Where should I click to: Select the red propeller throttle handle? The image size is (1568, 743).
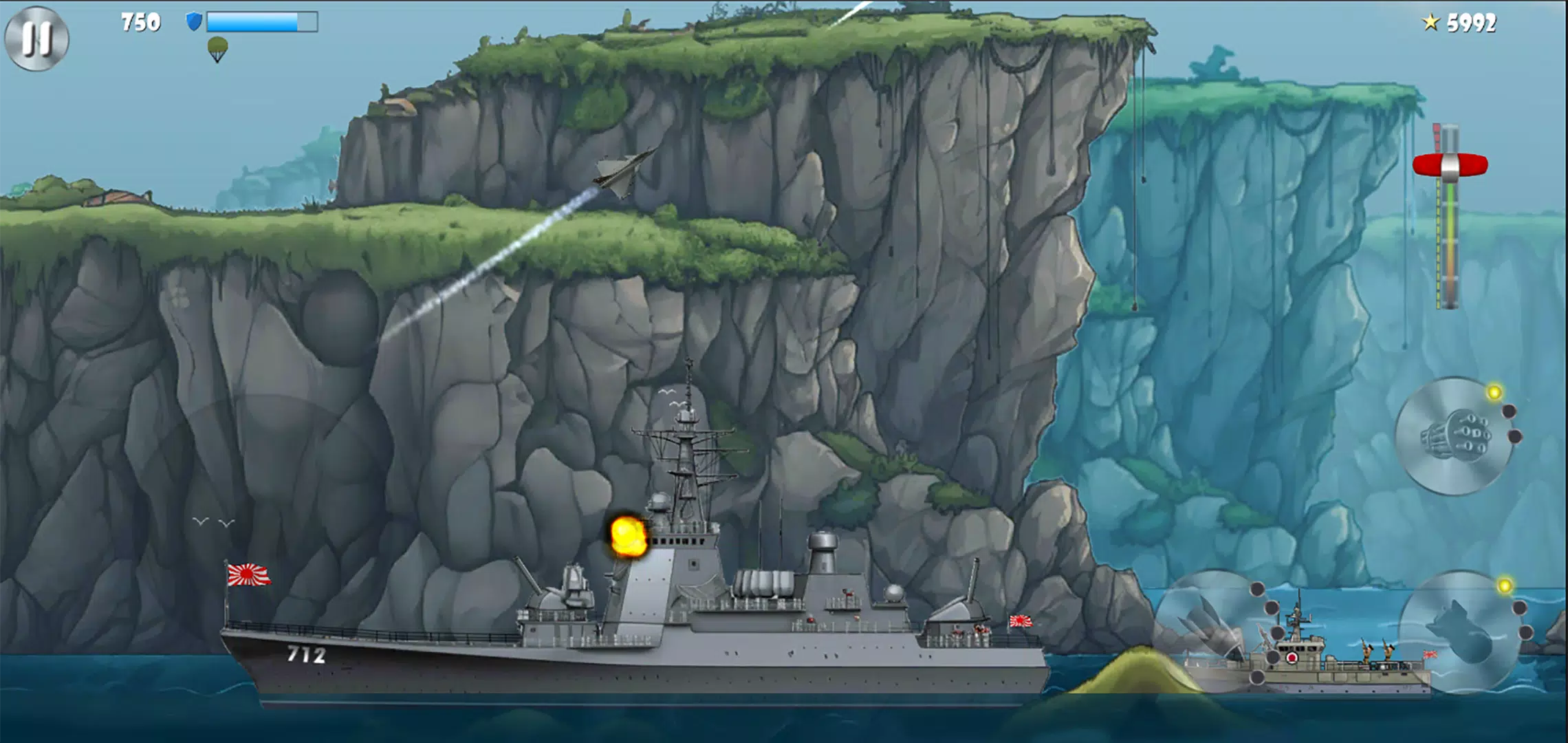pos(1450,164)
